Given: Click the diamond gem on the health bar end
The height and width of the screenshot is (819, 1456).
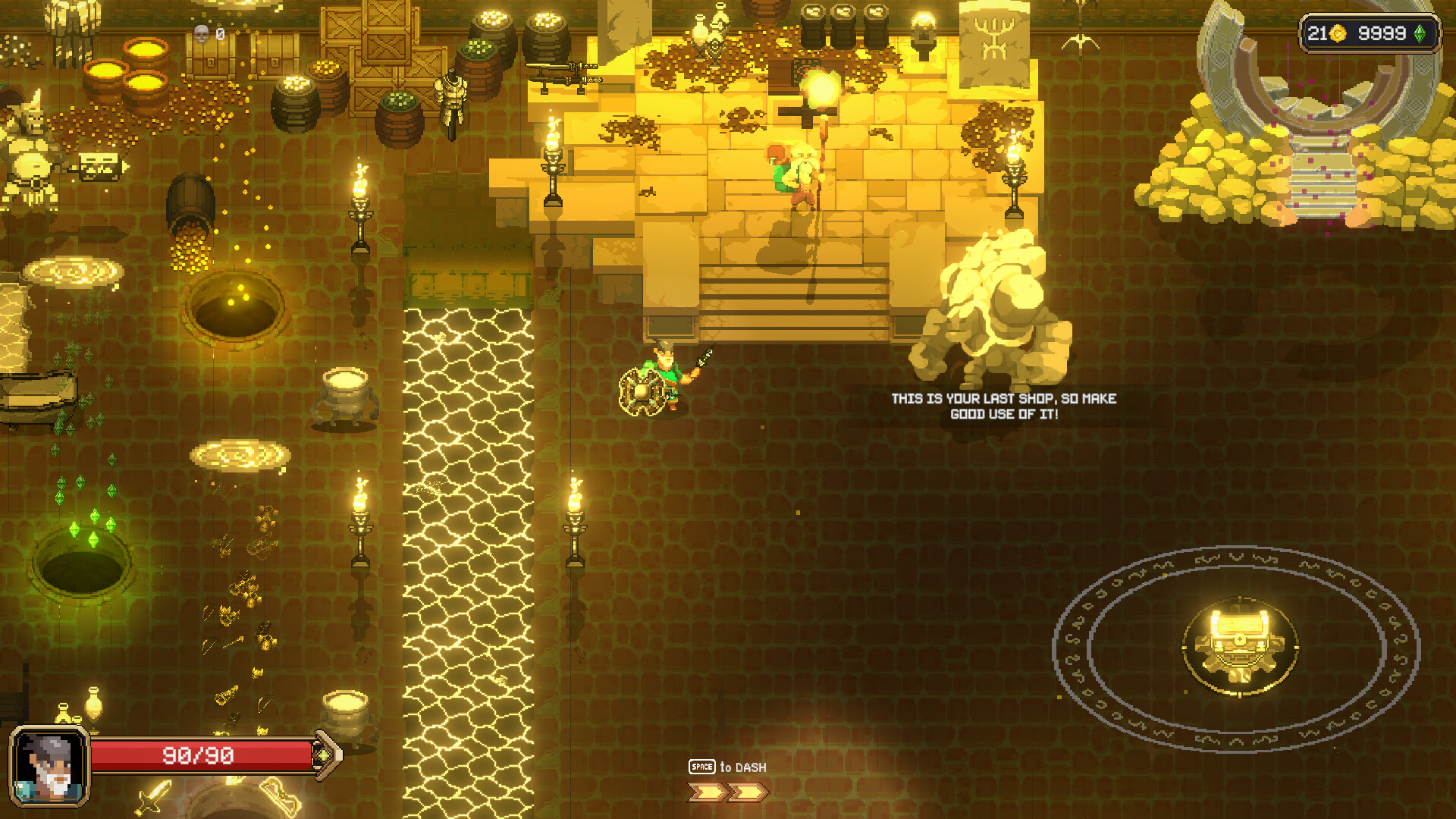Looking at the screenshot, I should [324, 755].
